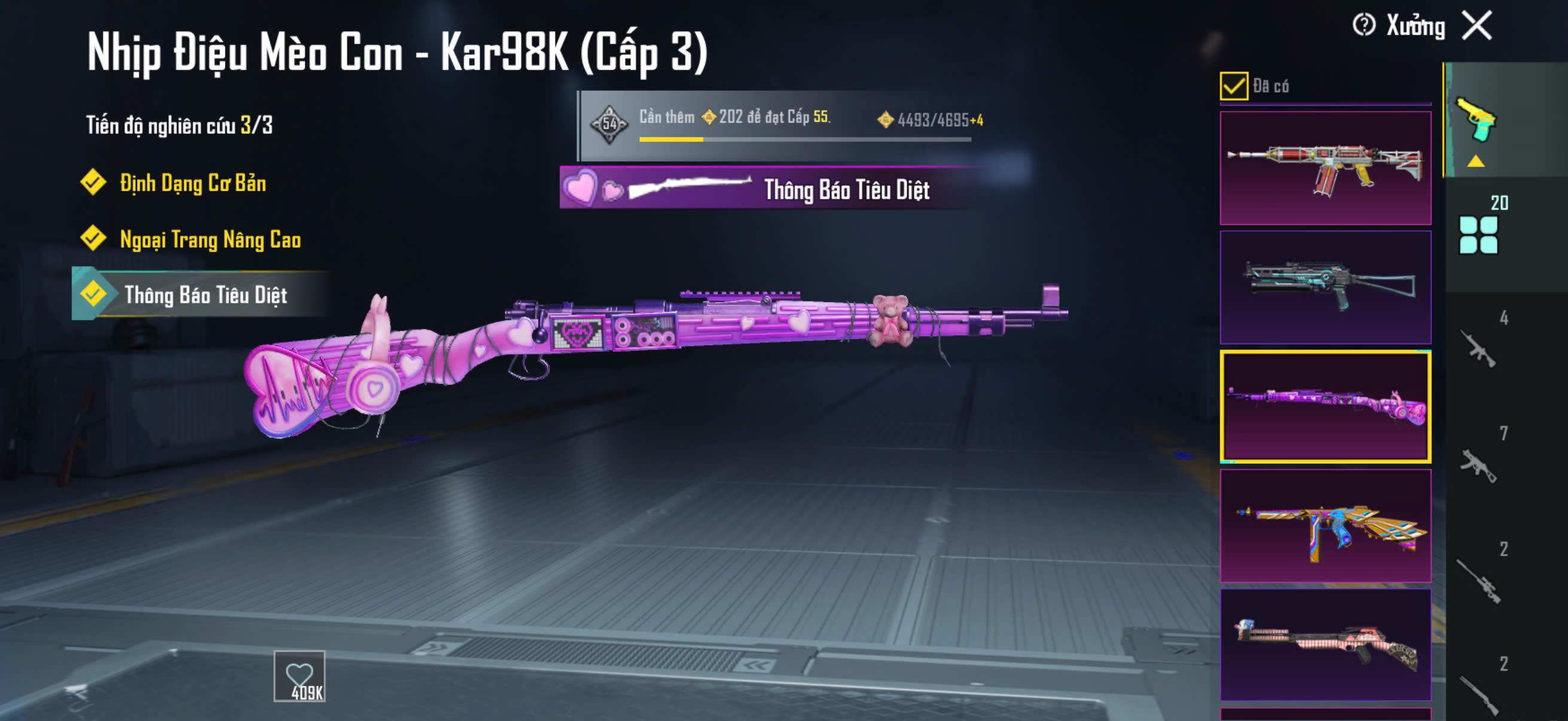Open the help question mark icon
The height and width of the screenshot is (721, 1568).
(x=1363, y=26)
